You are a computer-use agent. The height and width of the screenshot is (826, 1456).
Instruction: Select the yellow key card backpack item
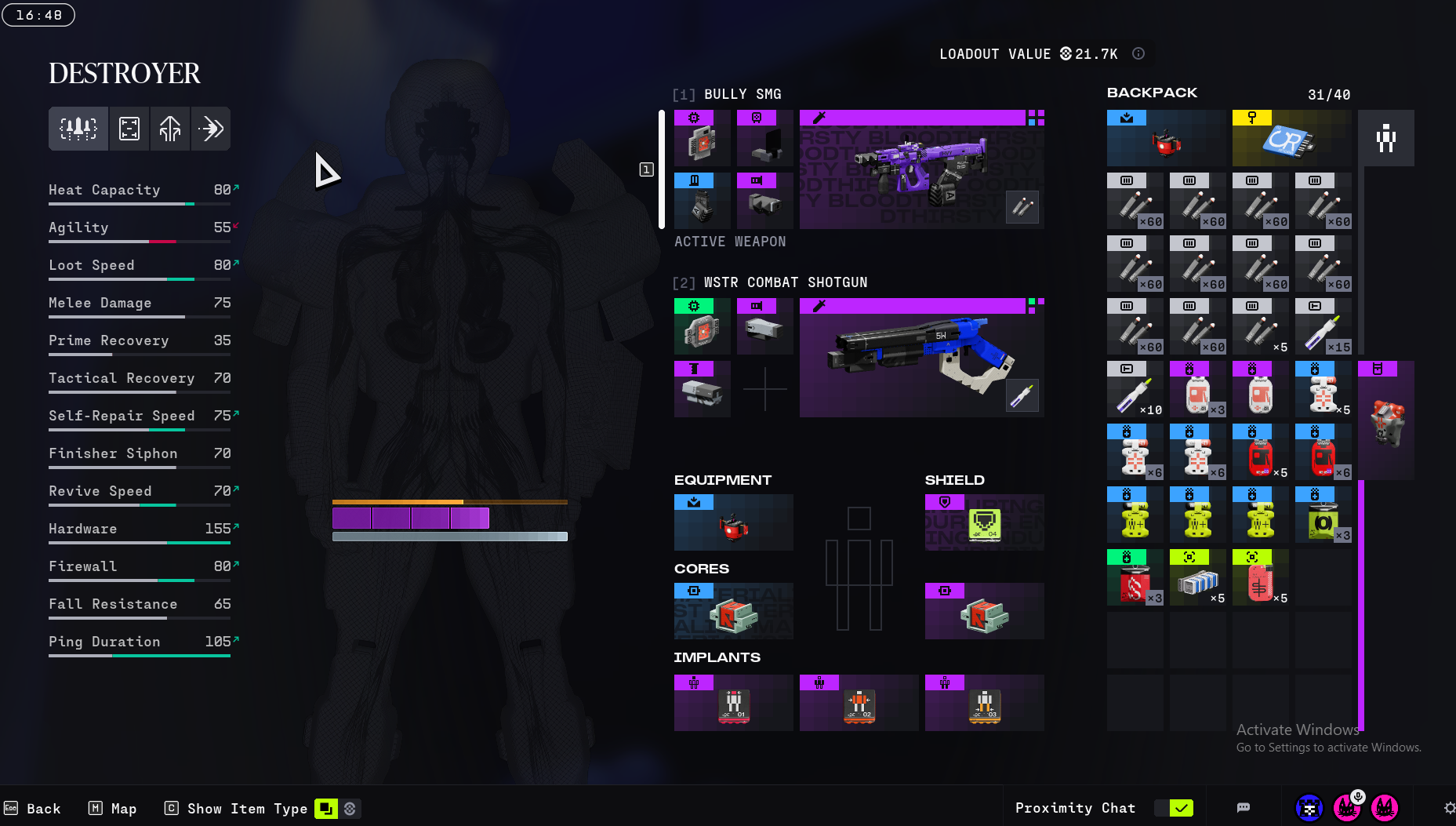(x=1291, y=139)
